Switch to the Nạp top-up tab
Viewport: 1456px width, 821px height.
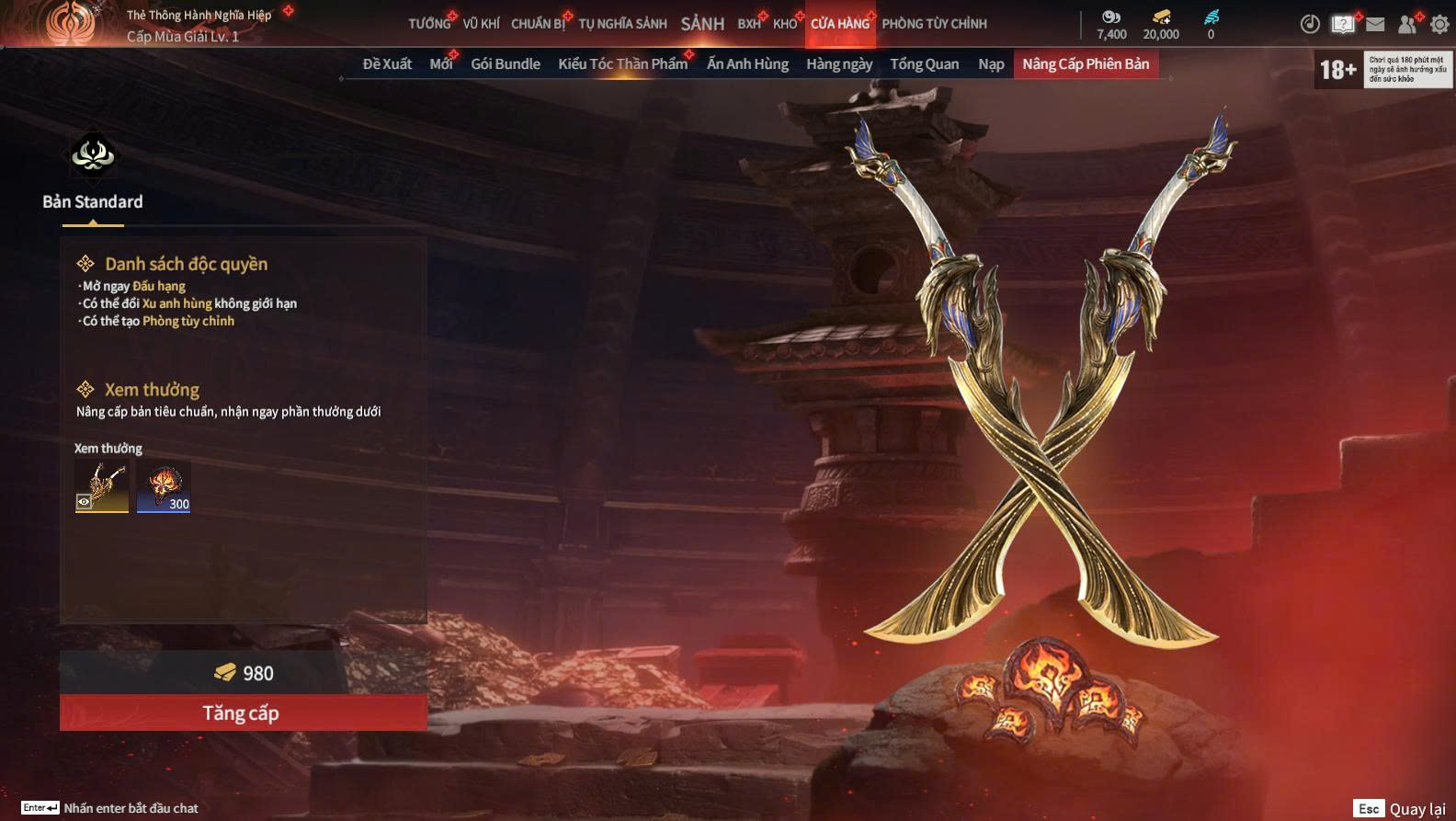(991, 64)
